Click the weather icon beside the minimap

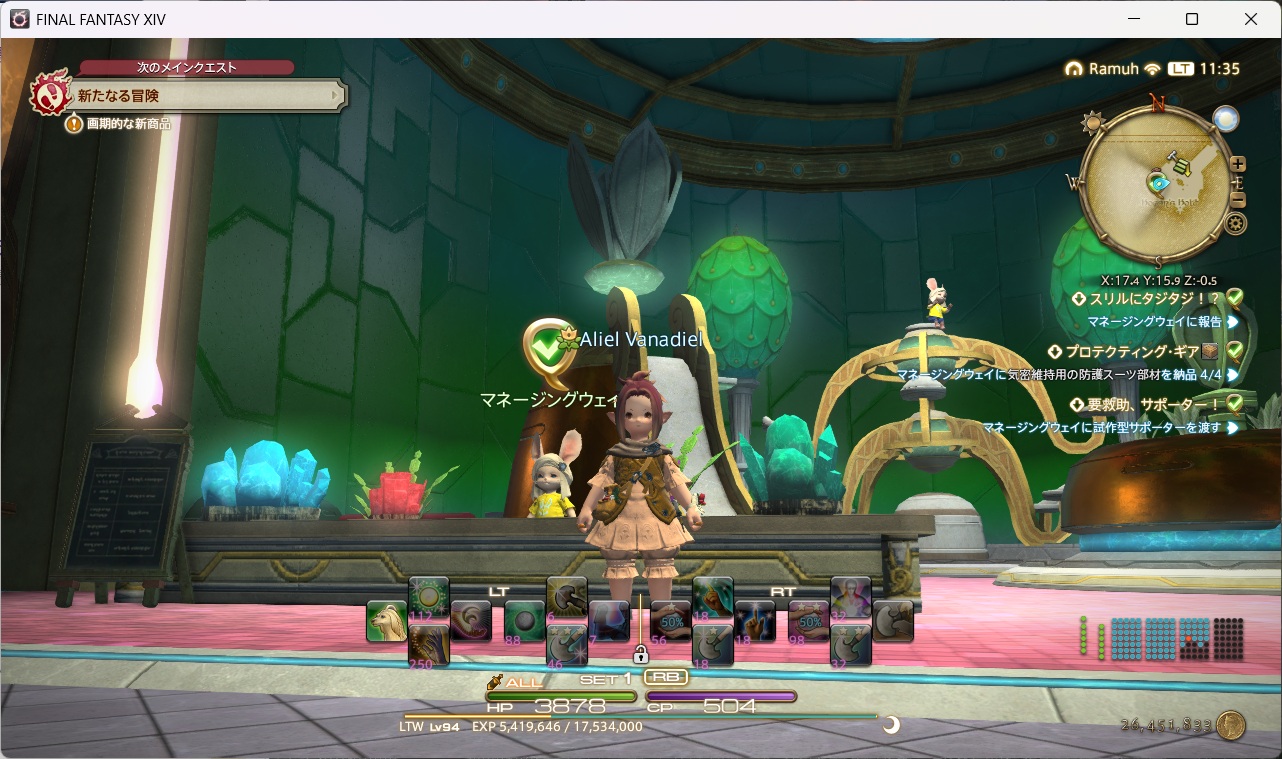(1226, 119)
